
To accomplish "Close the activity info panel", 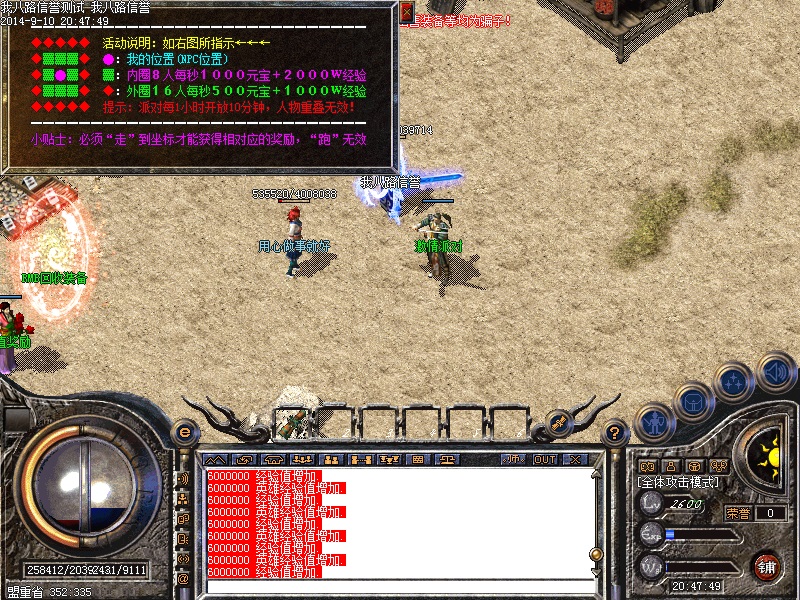I will tap(407, 12).
